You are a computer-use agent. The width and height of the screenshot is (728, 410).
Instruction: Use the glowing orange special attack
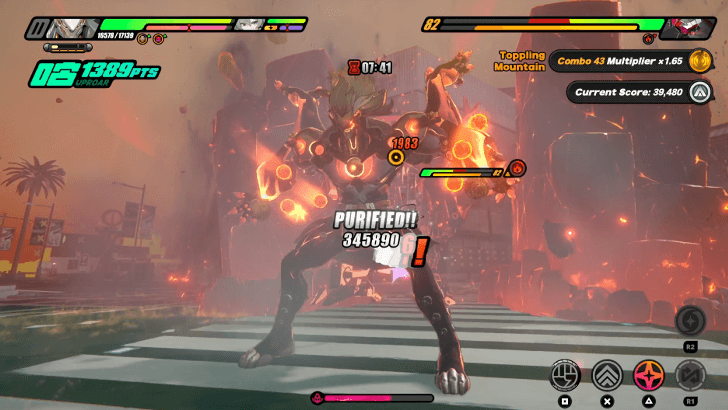tap(648, 376)
